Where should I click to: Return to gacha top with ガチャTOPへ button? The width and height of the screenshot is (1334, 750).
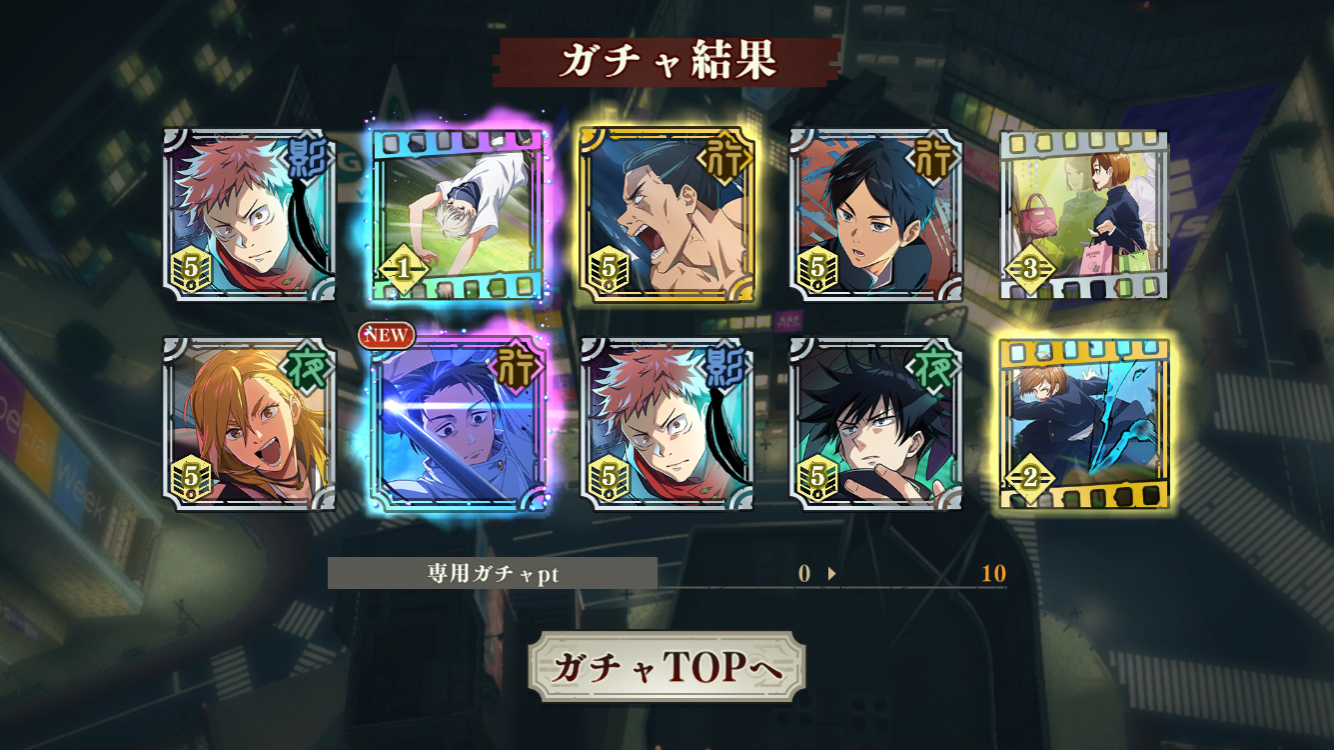[666, 667]
